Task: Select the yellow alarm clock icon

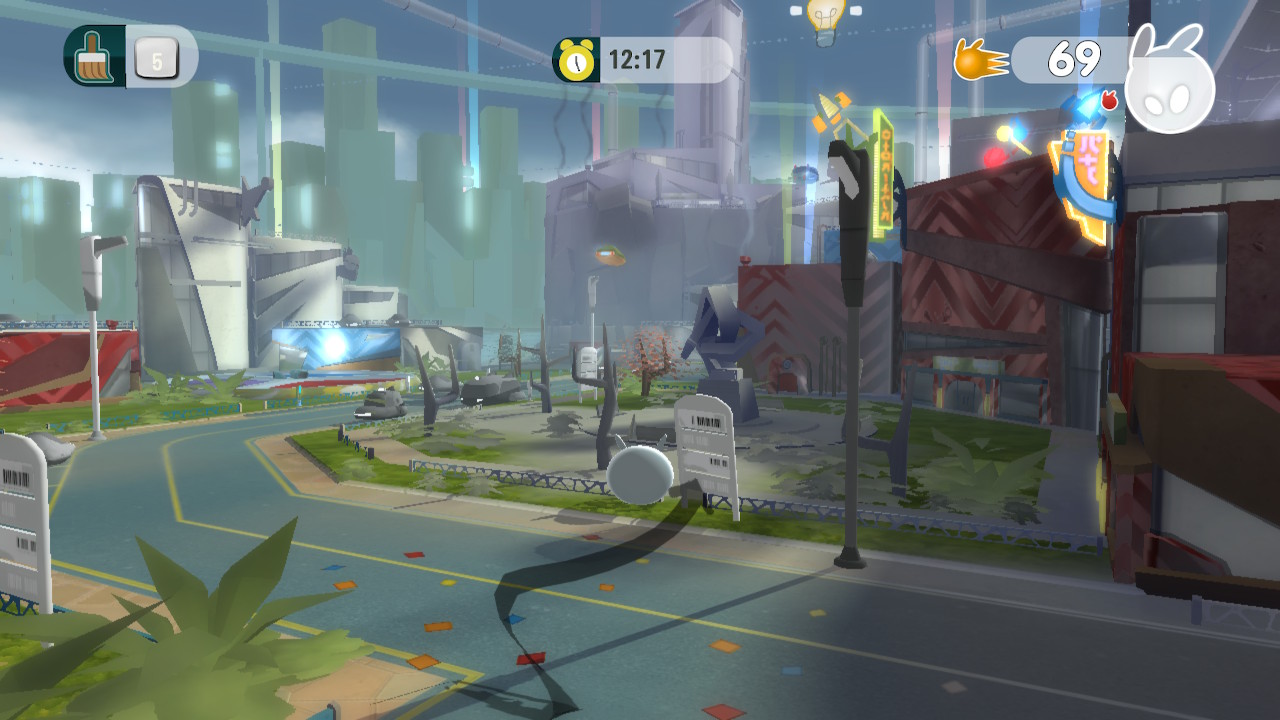Action: [x=576, y=60]
